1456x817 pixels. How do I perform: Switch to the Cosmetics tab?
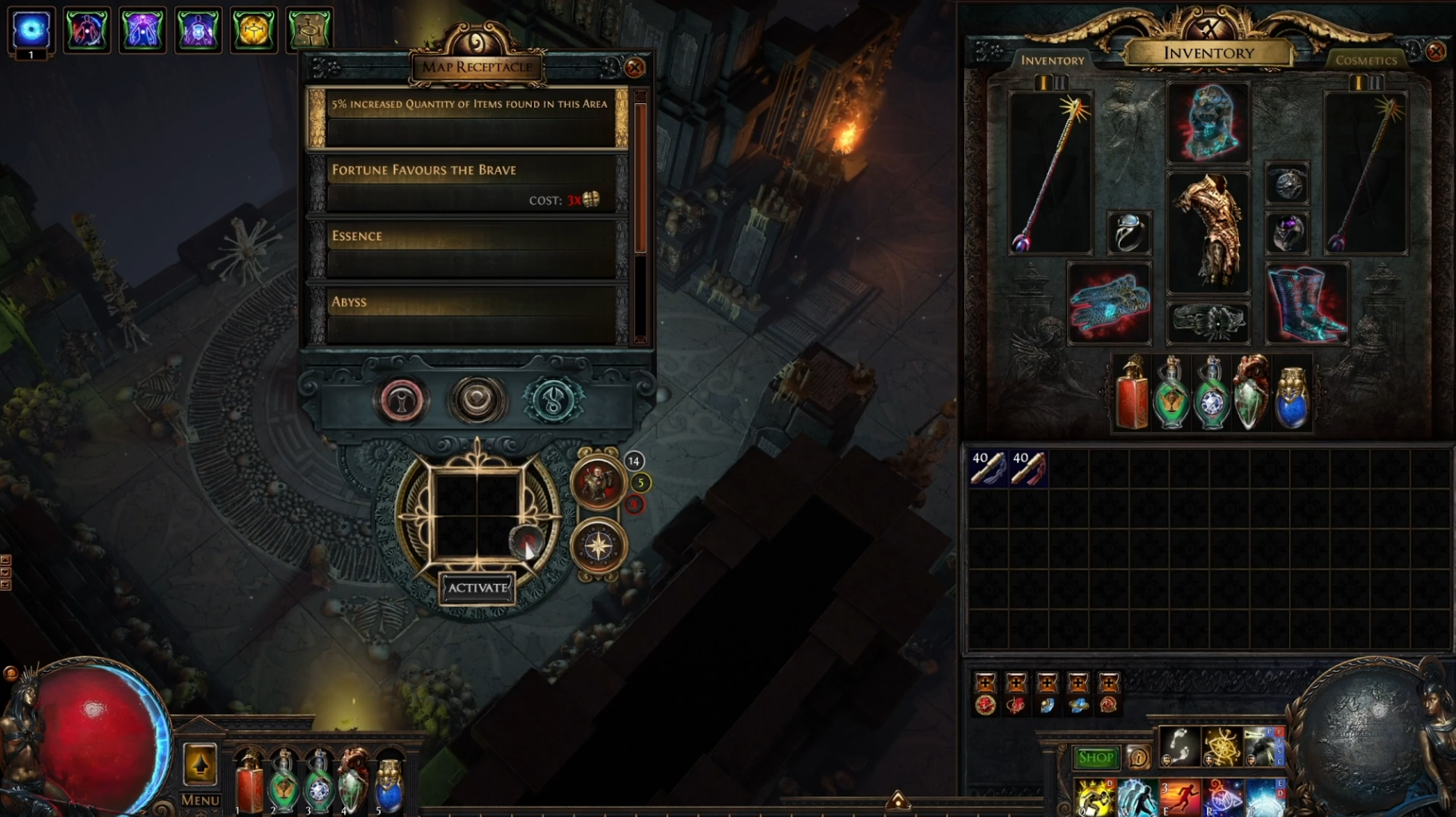1366,61
